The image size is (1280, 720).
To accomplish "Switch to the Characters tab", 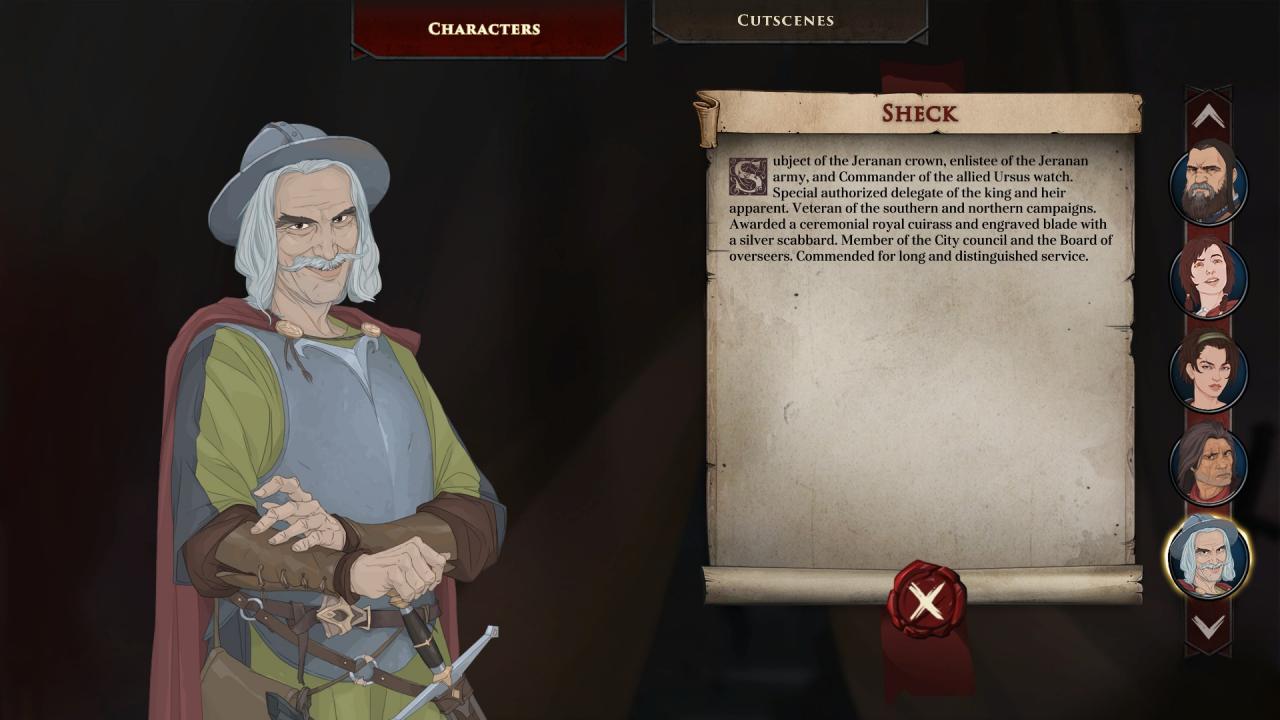I will [x=484, y=29].
